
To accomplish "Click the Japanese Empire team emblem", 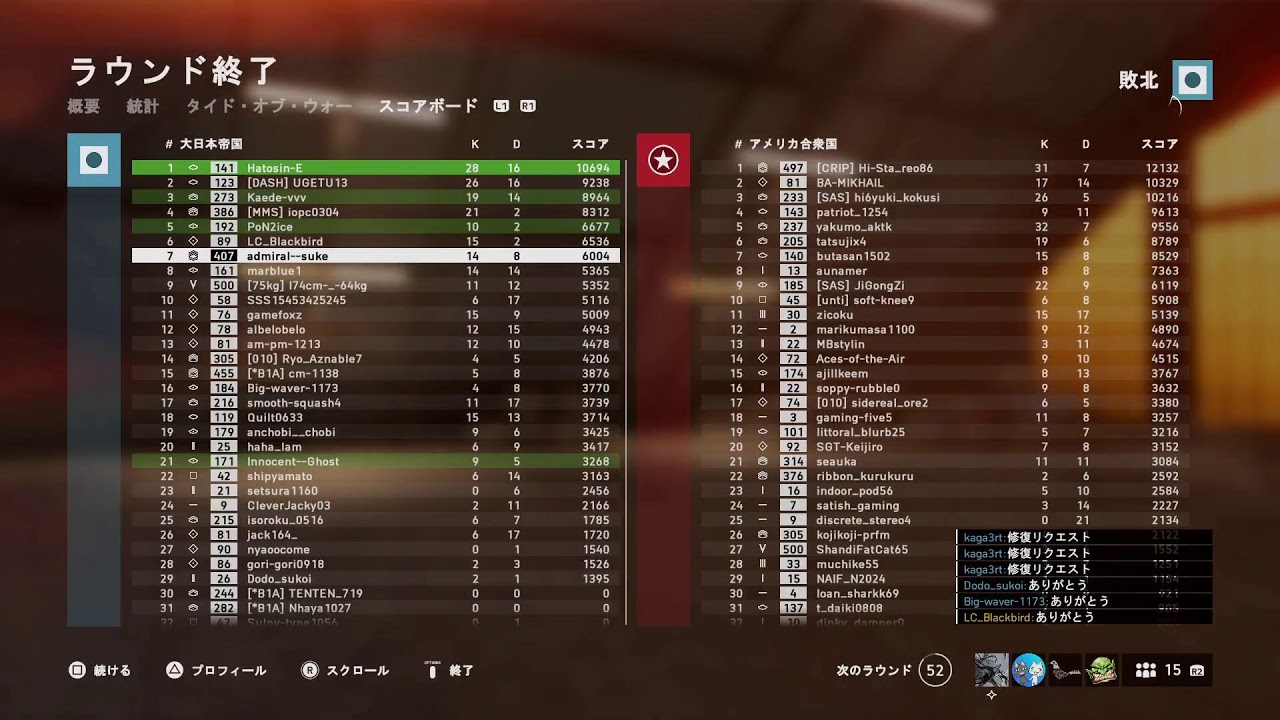I will pos(93,160).
